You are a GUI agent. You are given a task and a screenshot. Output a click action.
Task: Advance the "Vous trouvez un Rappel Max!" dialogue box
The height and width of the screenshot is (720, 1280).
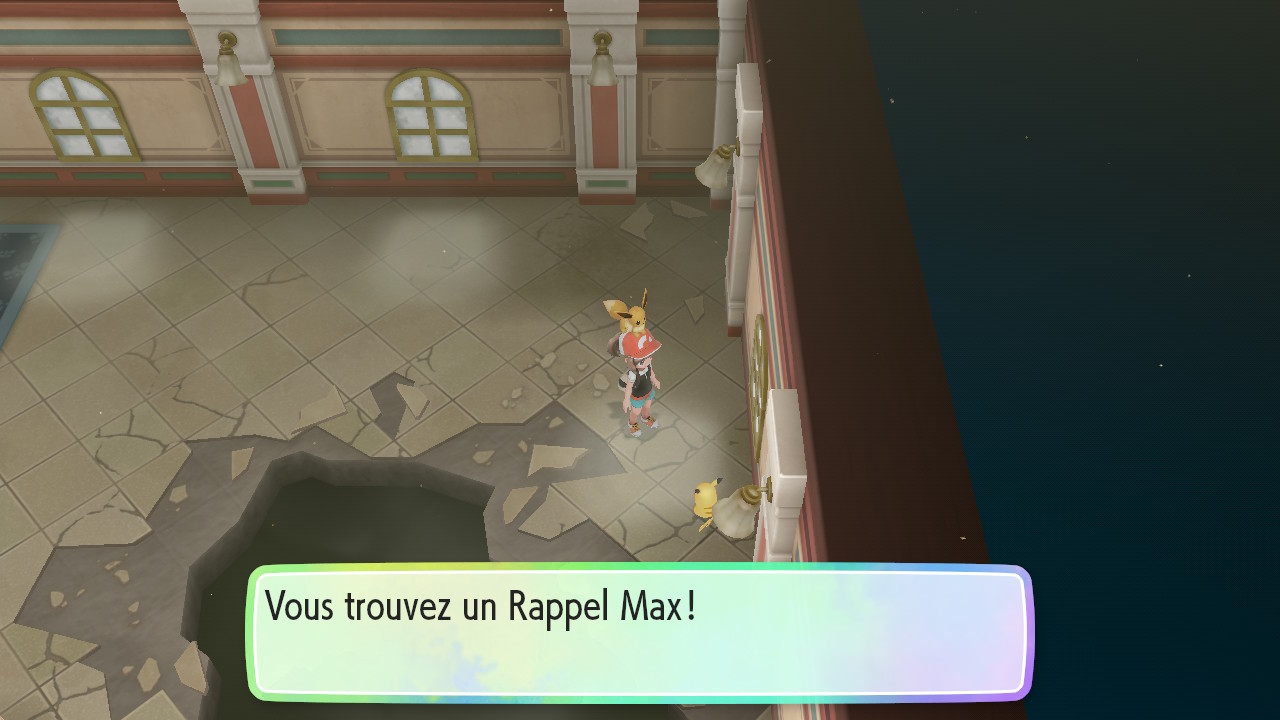coord(640,632)
